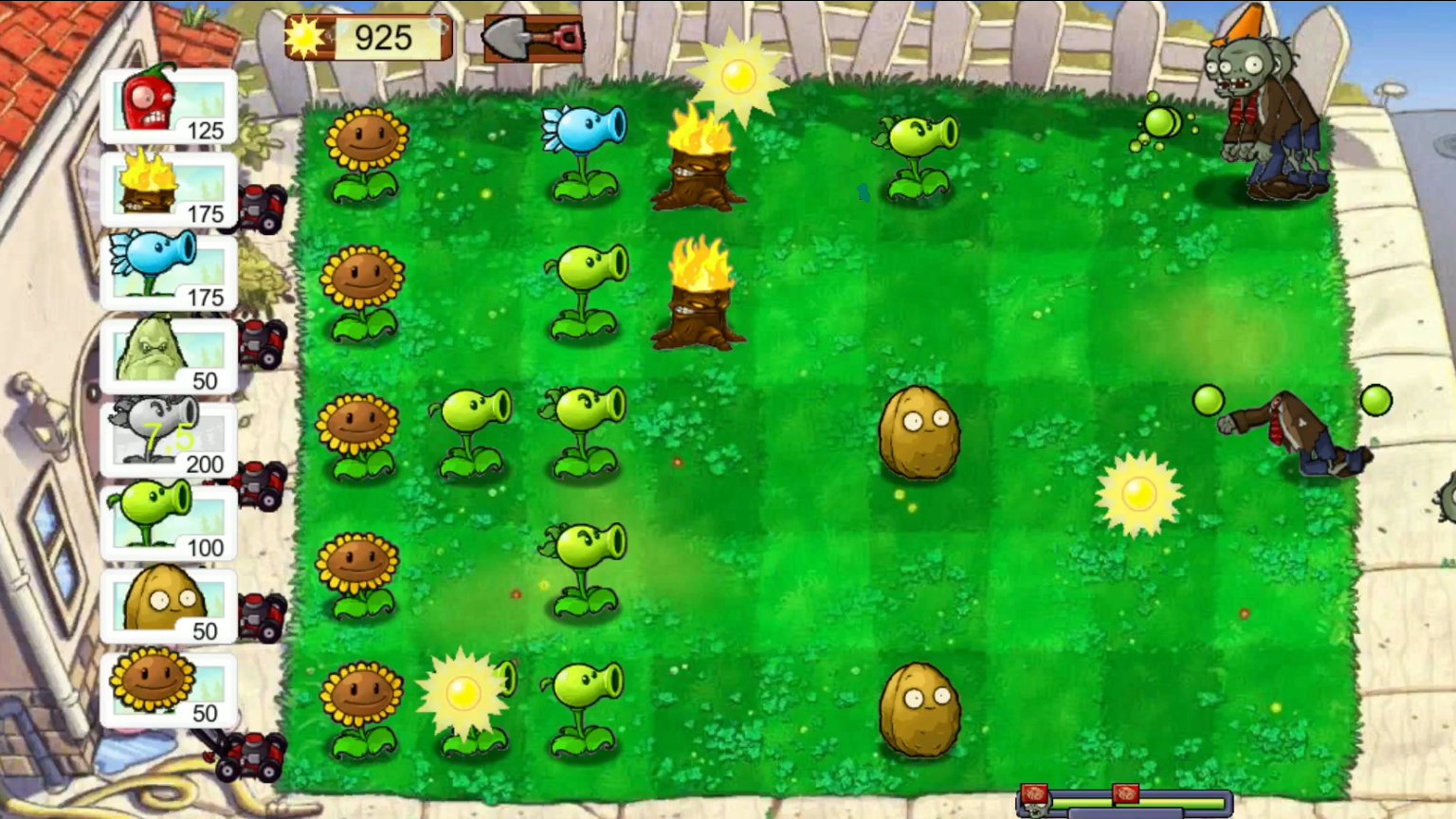The width and height of the screenshot is (1456, 819).
Task: Select the Wall-nut seed packet
Action: click(x=167, y=605)
